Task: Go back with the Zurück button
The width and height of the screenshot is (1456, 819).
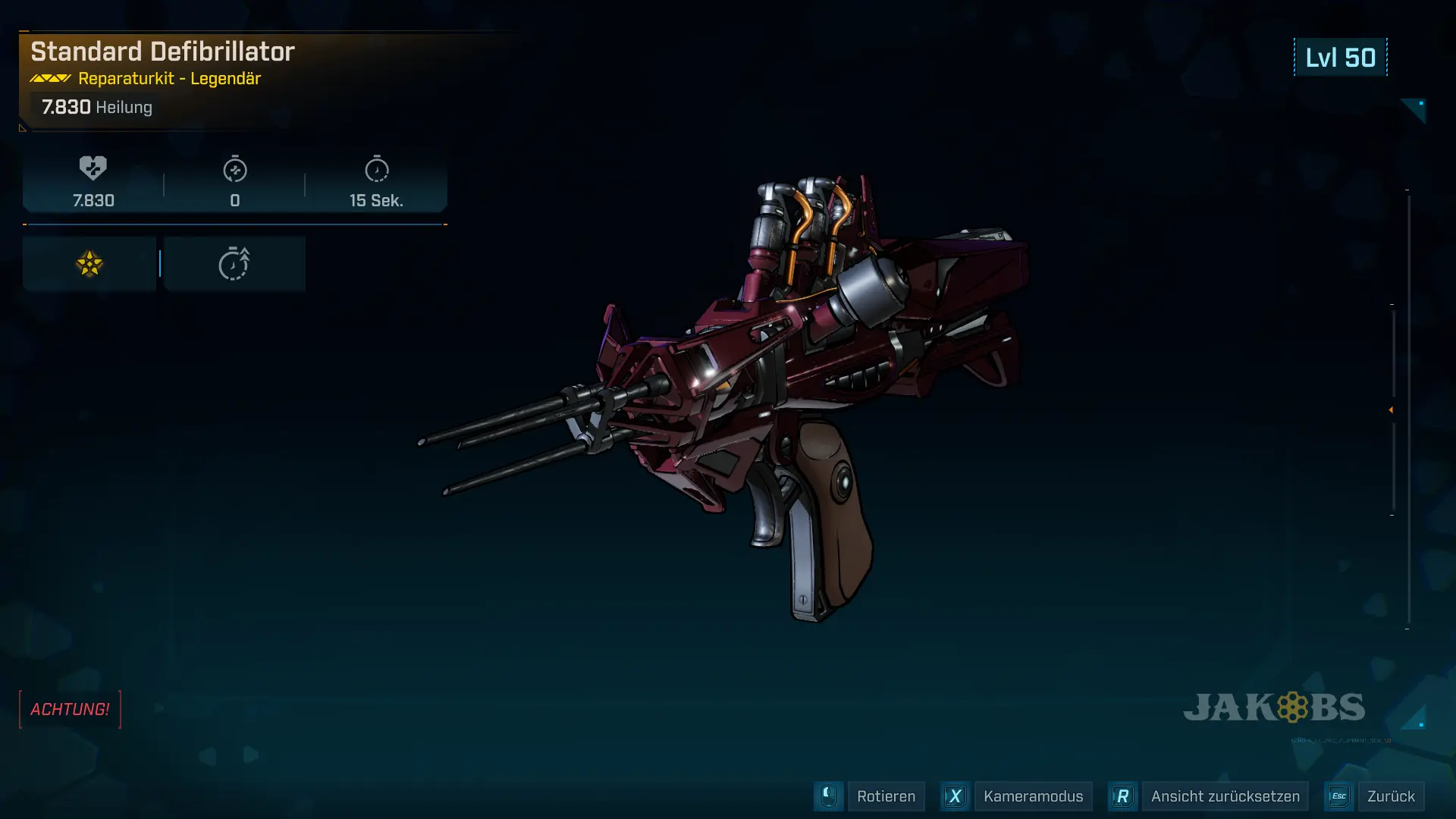Action: tap(1390, 796)
